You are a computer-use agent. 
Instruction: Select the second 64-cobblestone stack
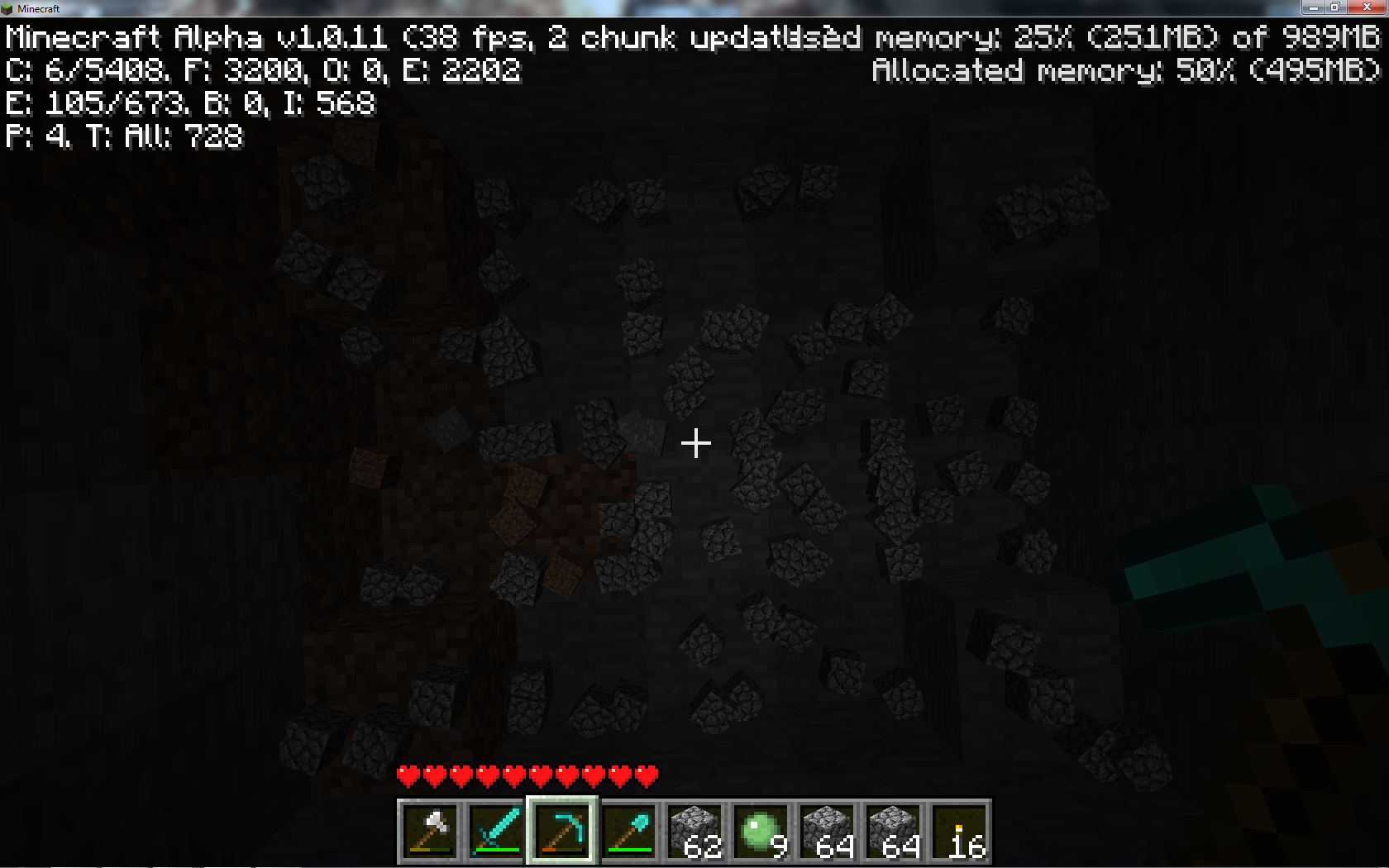pyautogui.click(x=890, y=831)
